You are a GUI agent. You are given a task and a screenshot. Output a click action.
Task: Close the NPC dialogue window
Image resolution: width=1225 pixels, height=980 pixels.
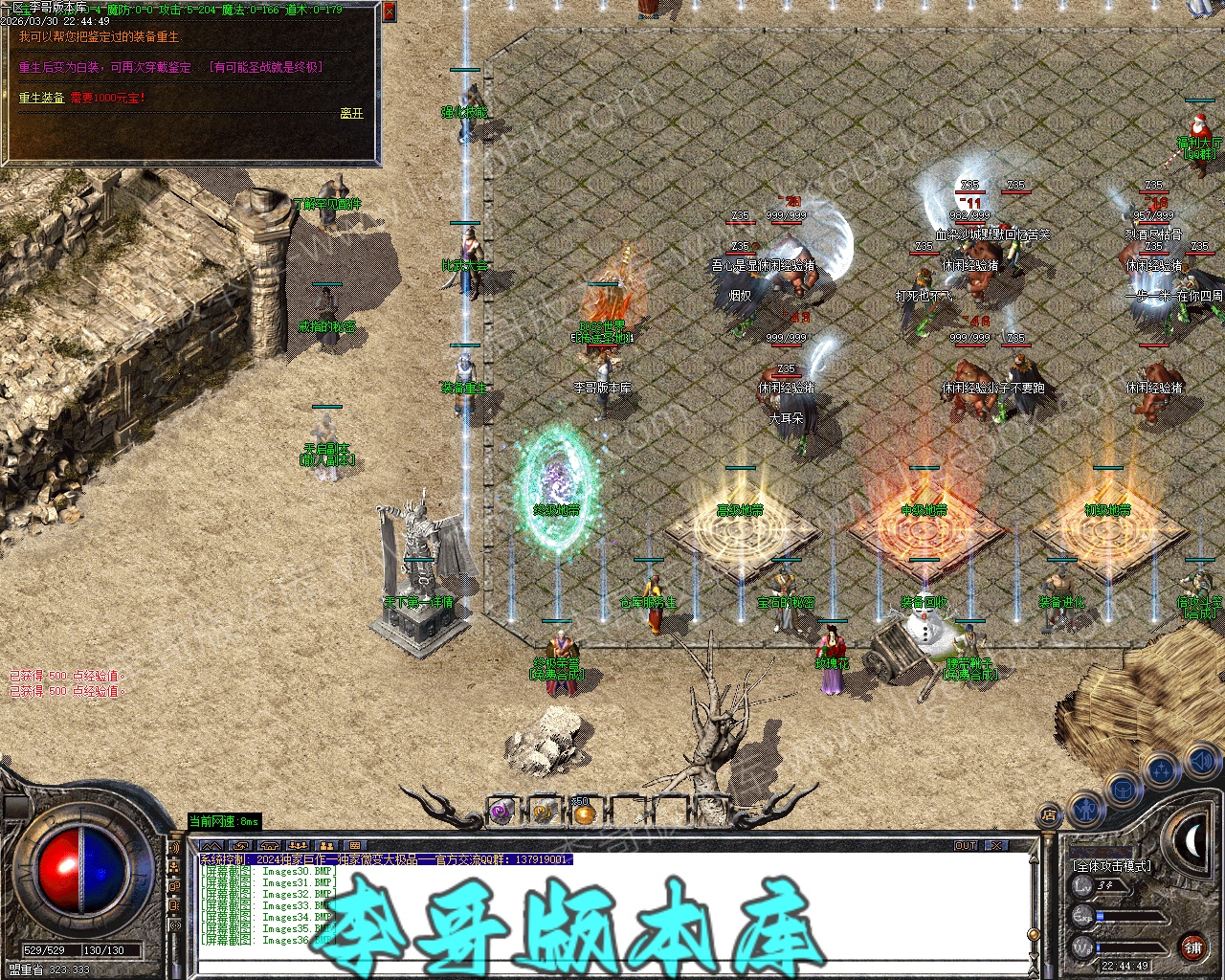[x=389, y=11]
